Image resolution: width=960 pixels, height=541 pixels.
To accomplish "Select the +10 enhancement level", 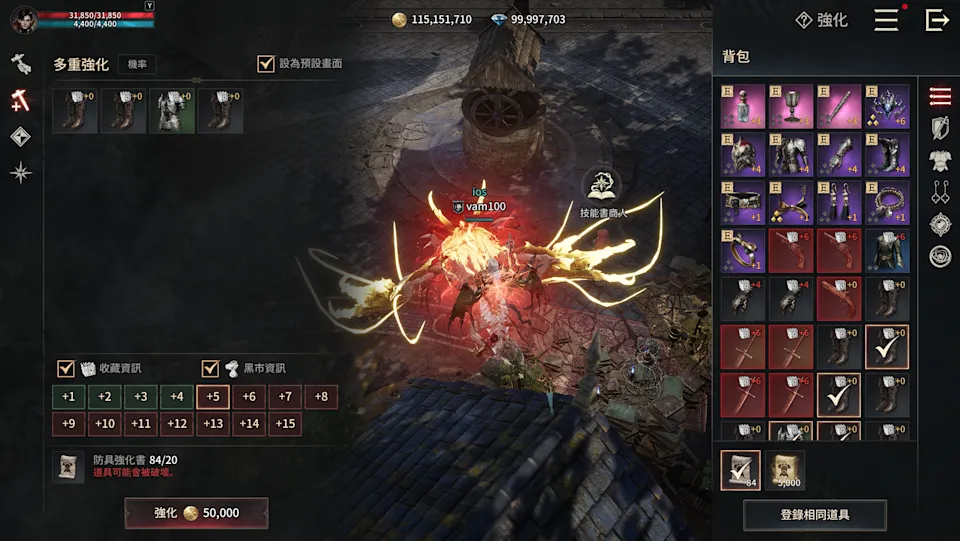I will point(104,424).
